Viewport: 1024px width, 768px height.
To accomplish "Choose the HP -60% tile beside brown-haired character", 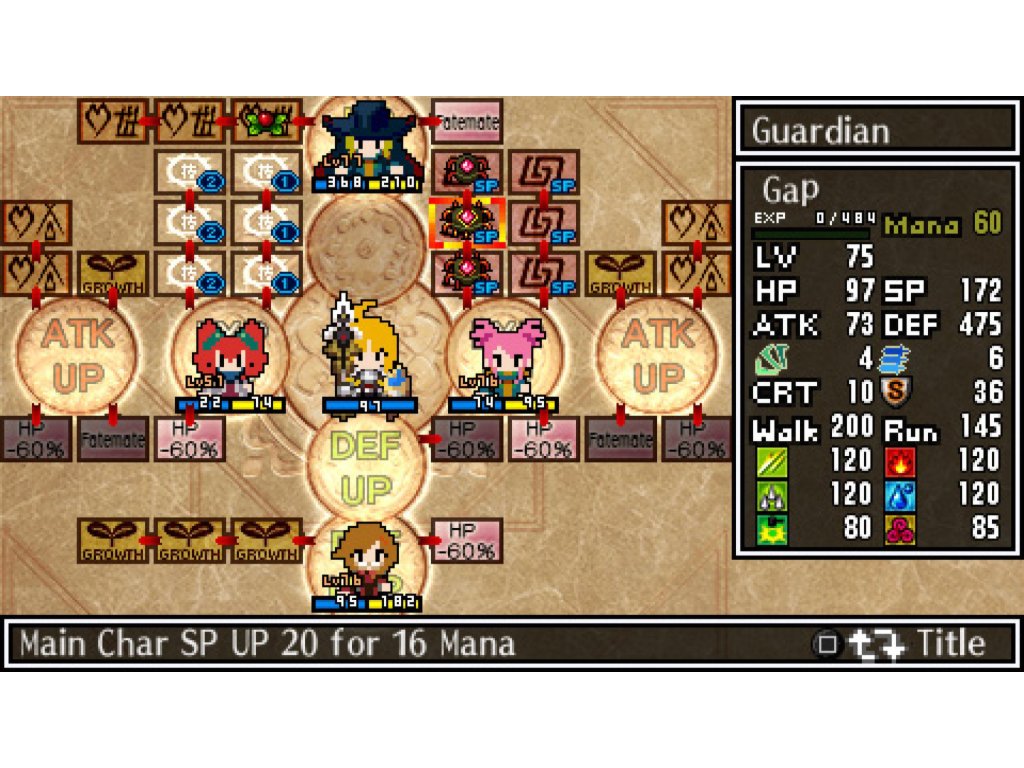I will click(467, 537).
